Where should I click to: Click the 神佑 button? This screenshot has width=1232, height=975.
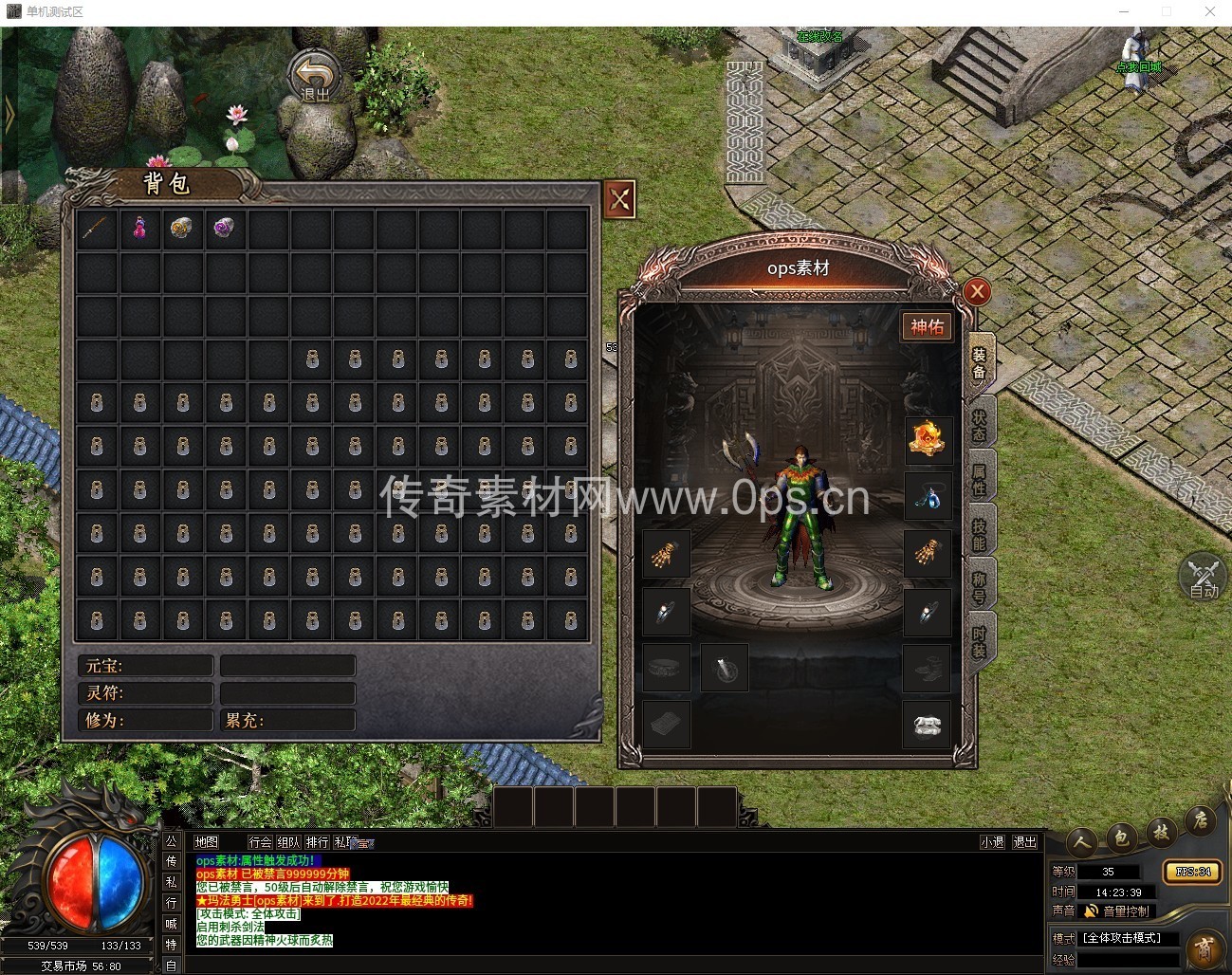pos(927,327)
